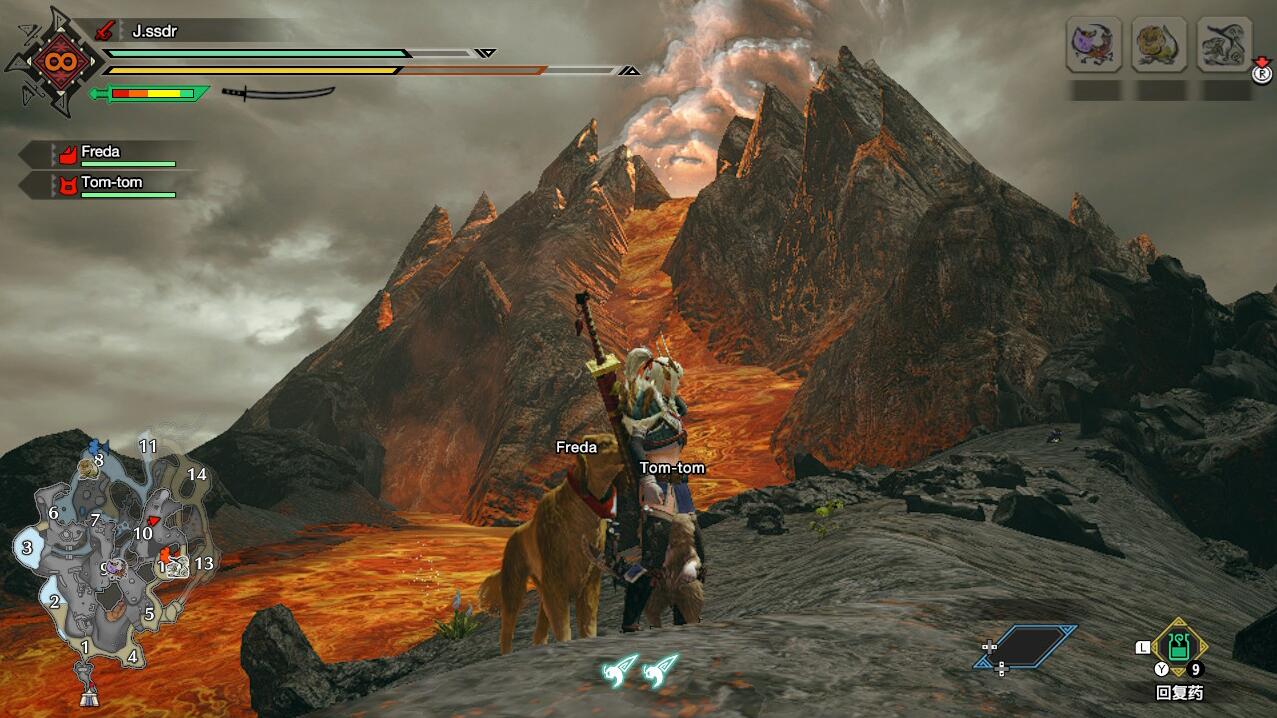This screenshot has width=1277, height=718.
Task: Select the yellow-green monster target icon
Action: pyautogui.click(x=1159, y=46)
